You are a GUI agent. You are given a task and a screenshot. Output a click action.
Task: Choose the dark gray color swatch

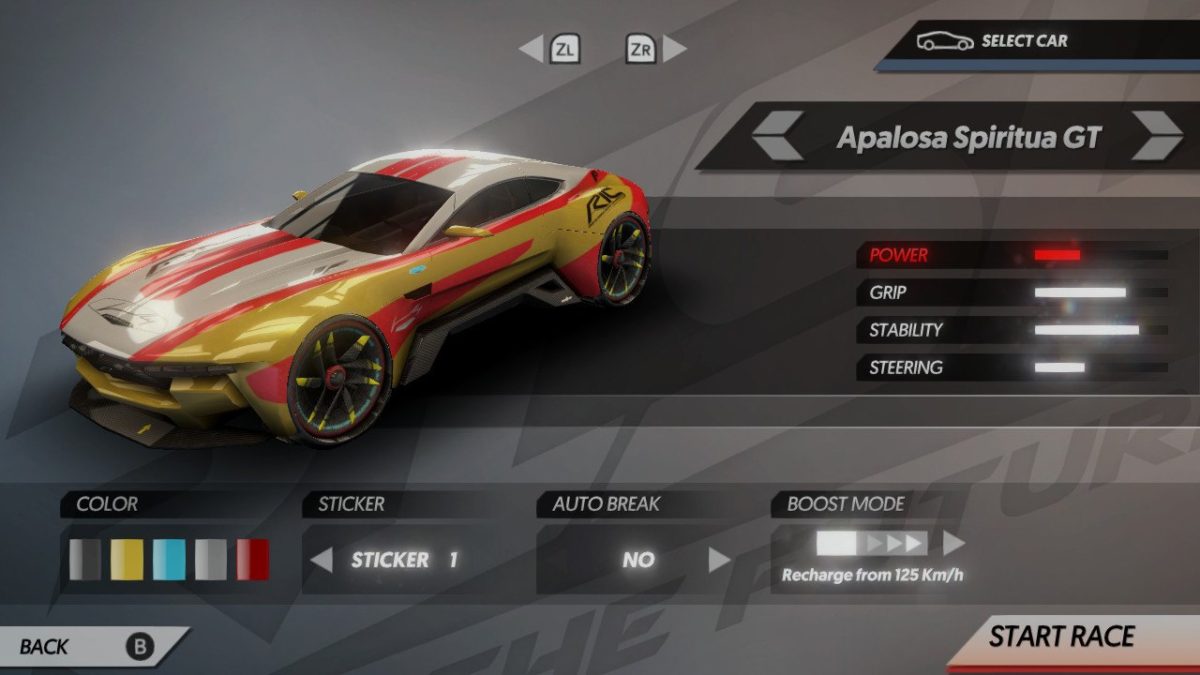pyautogui.click(x=85, y=560)
